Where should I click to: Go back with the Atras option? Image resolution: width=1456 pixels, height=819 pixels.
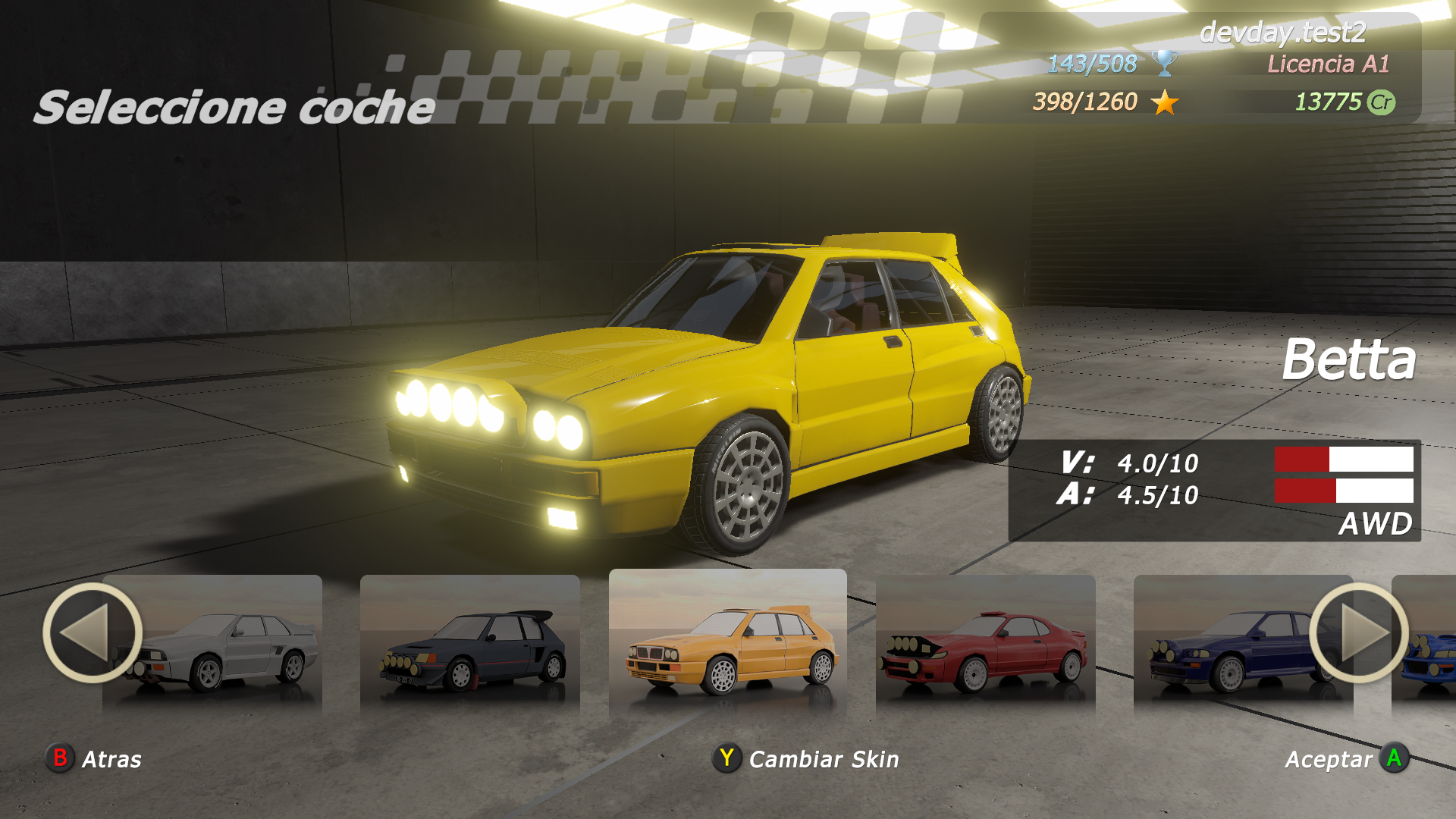point(94,758)
